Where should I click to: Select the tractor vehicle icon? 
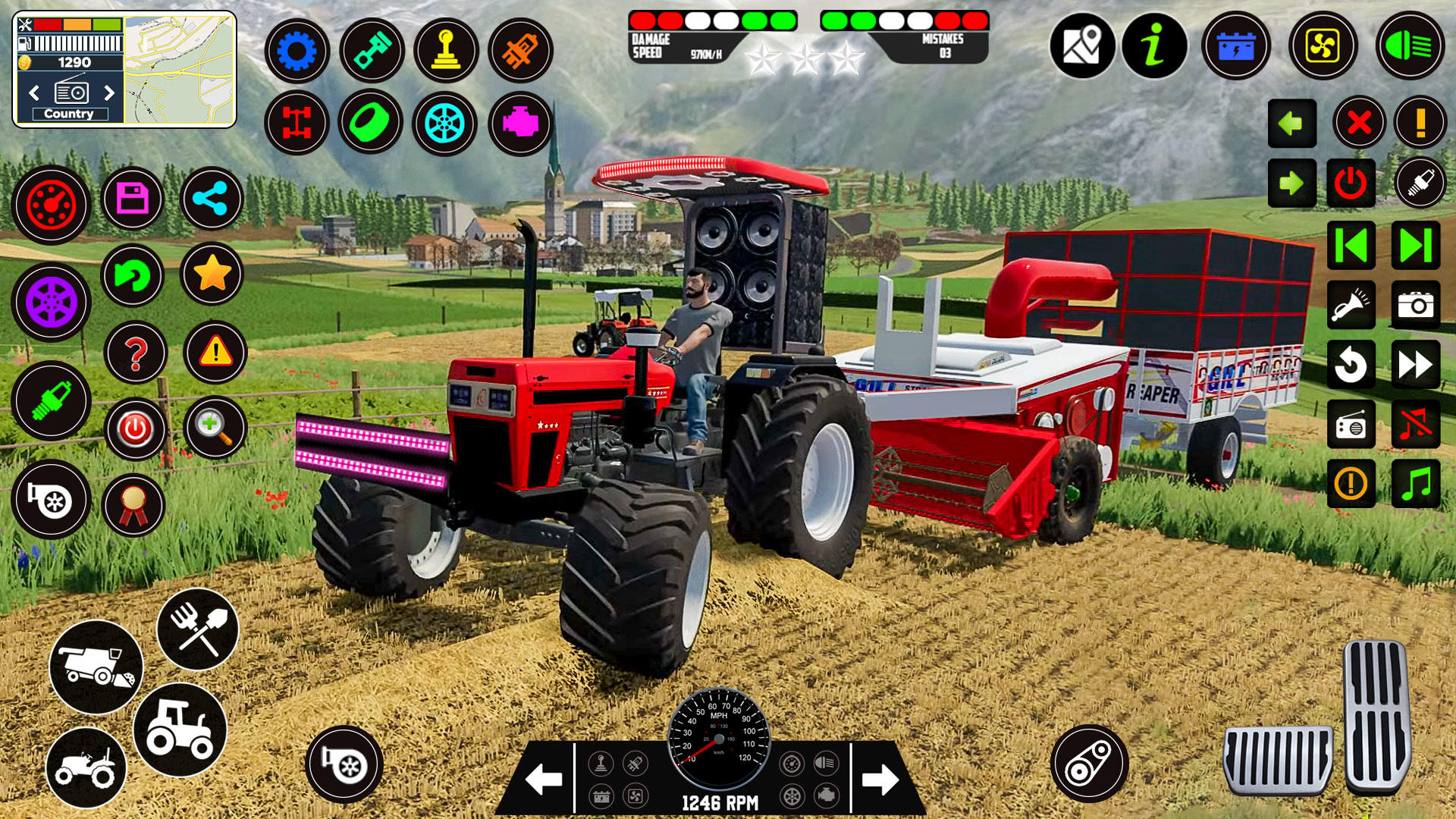point(178,731)
